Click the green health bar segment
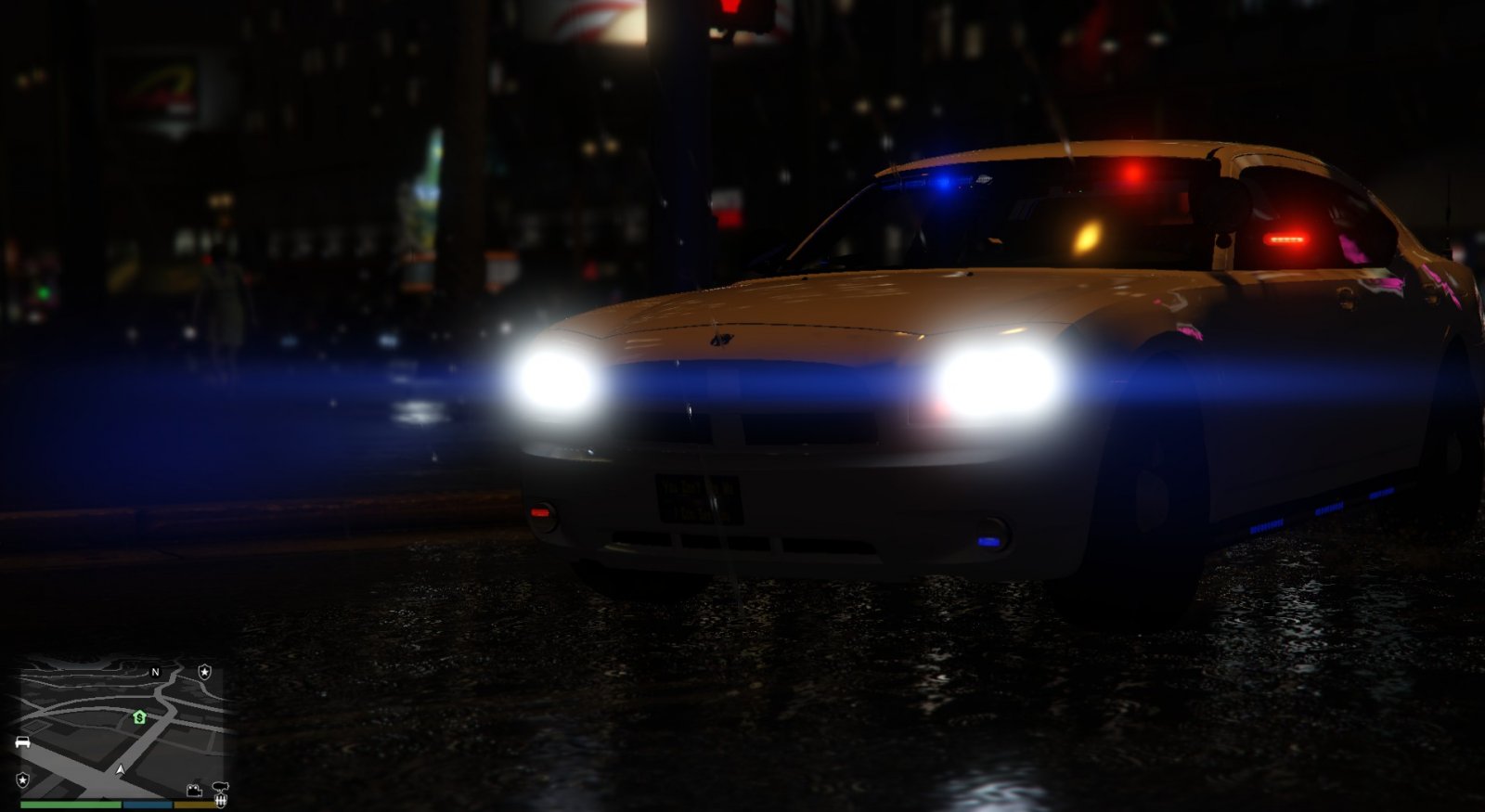The width and height of the screenshot is (1485, 812). [x=70, y=805]
